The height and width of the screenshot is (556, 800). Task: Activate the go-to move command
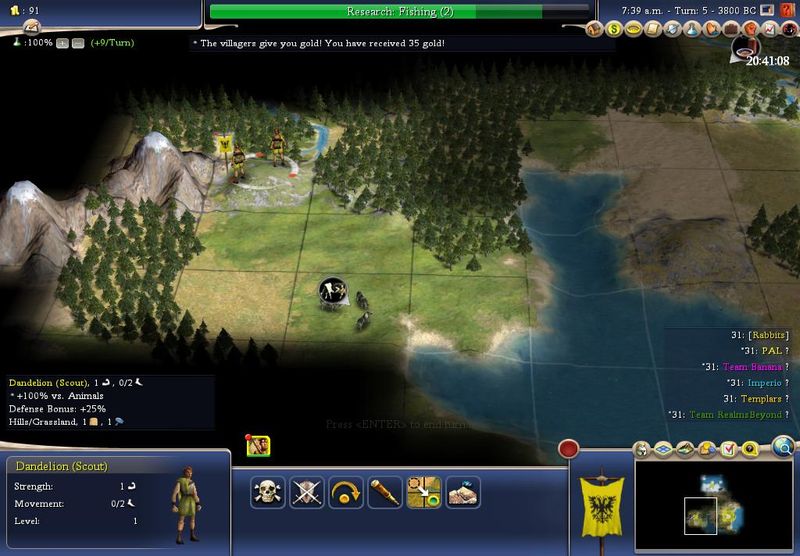click(424, 491)
